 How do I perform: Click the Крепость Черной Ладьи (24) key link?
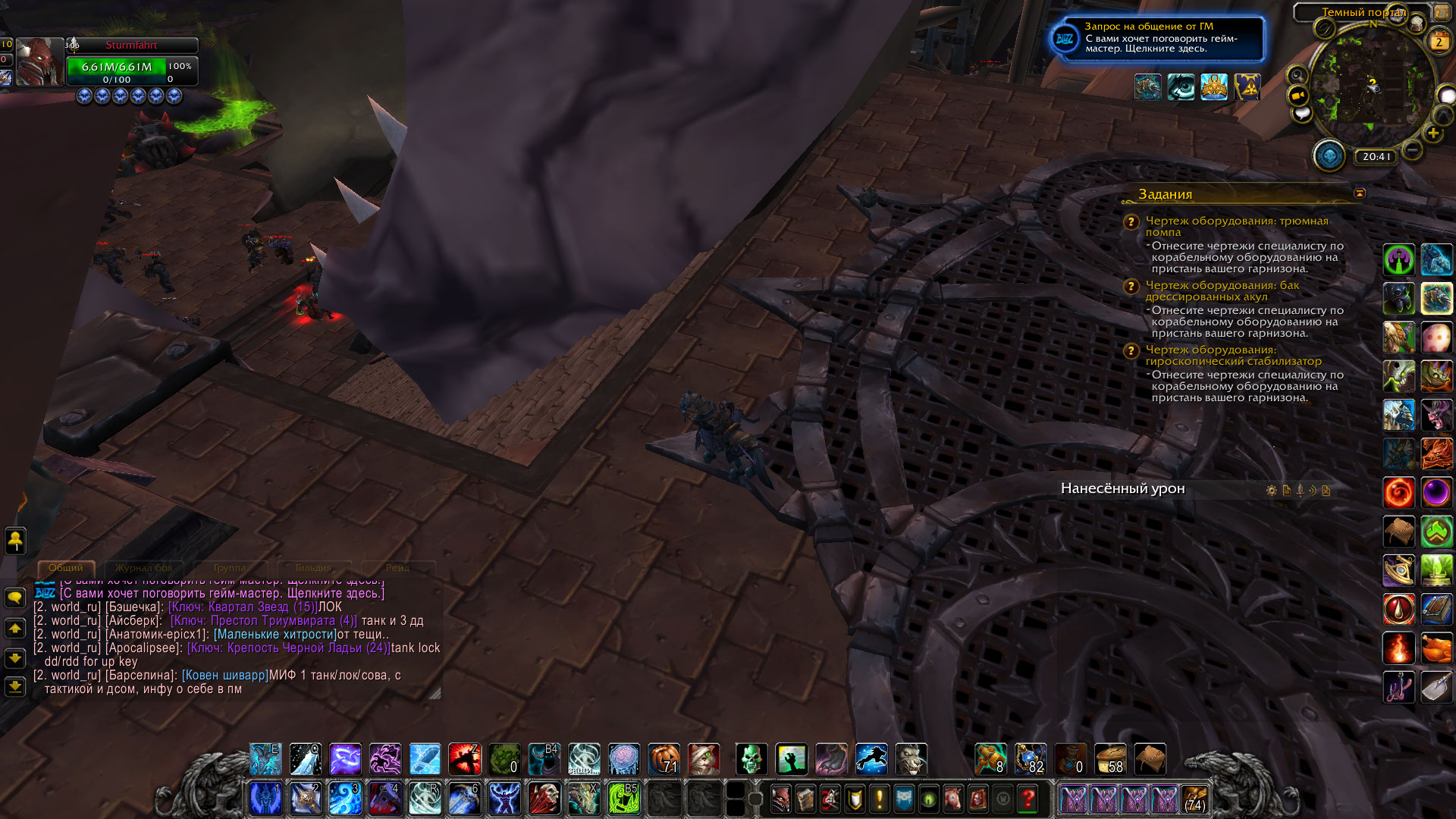point(288,648)
